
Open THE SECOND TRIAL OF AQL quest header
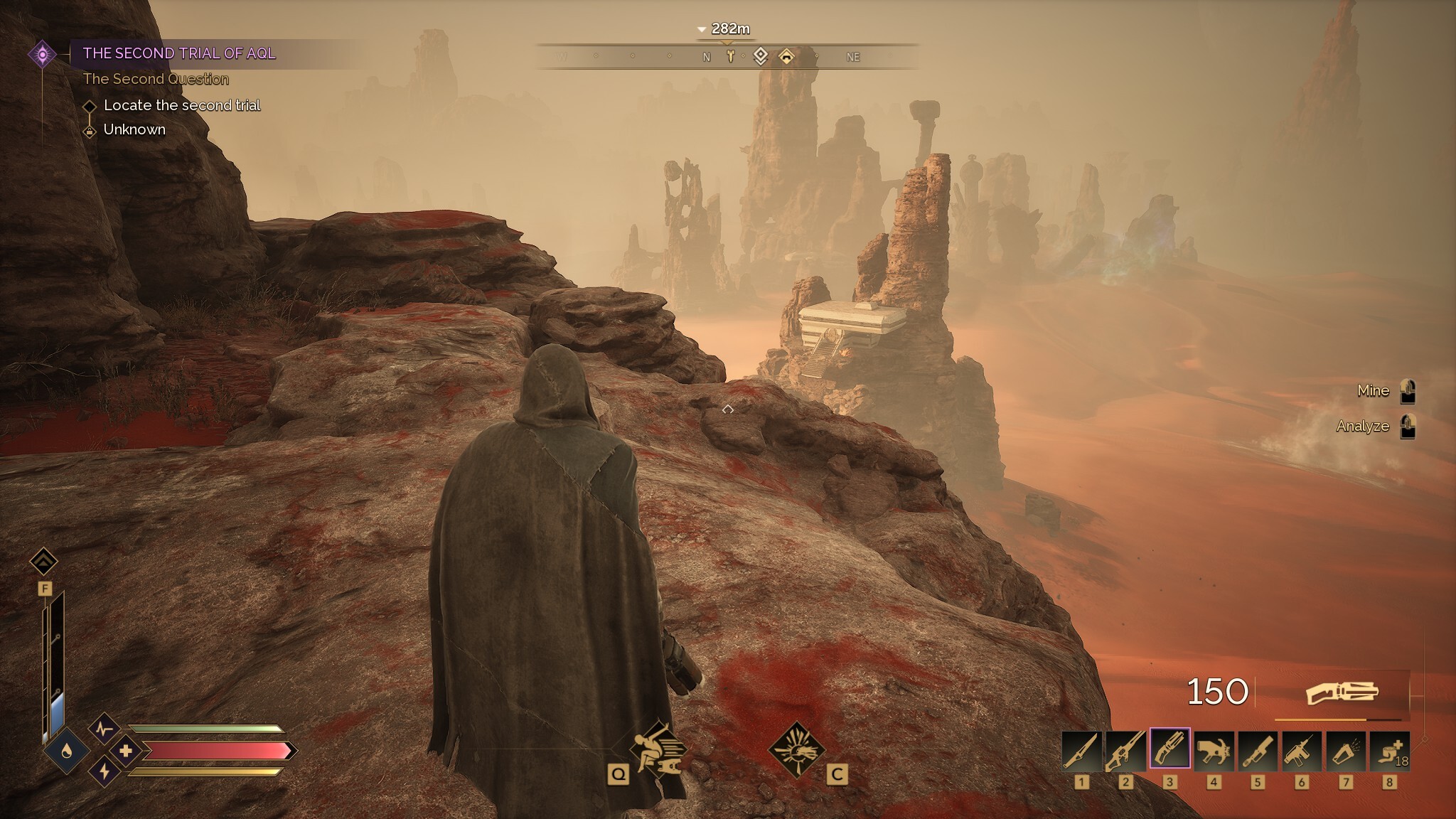(180, 53)
